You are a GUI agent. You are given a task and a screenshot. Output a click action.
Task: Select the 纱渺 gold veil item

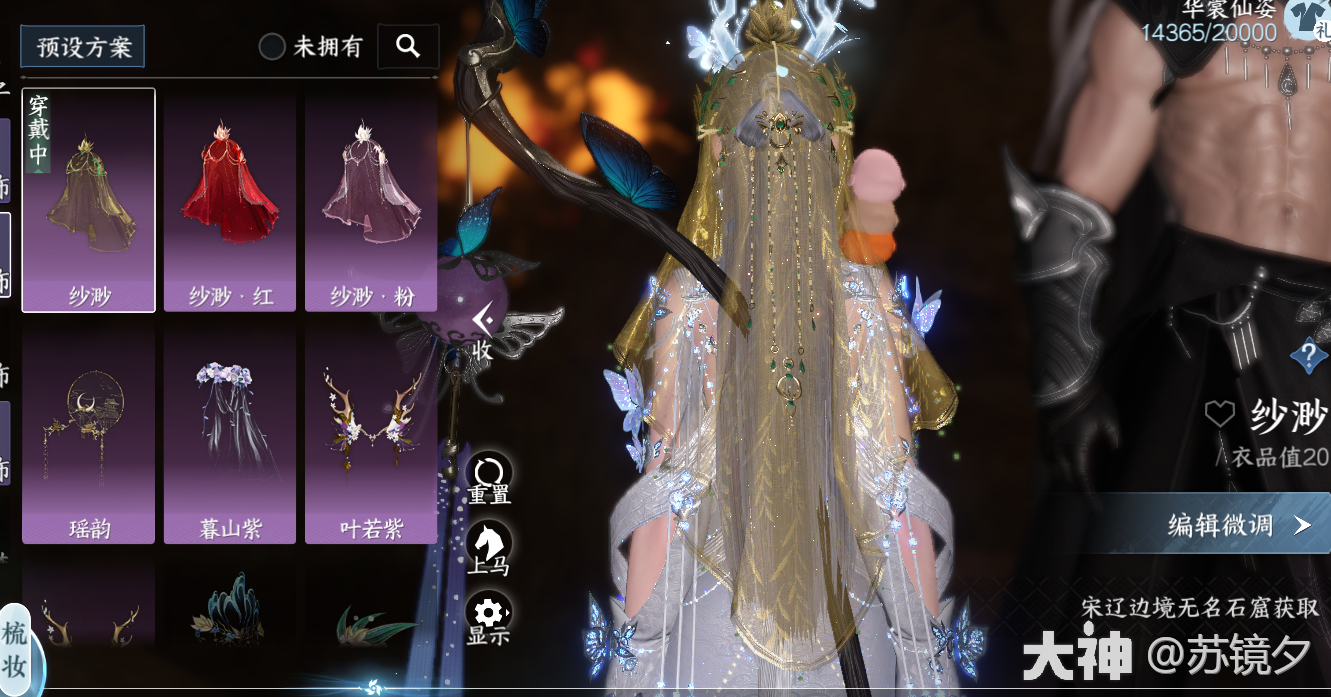click(x=89, y=200)
